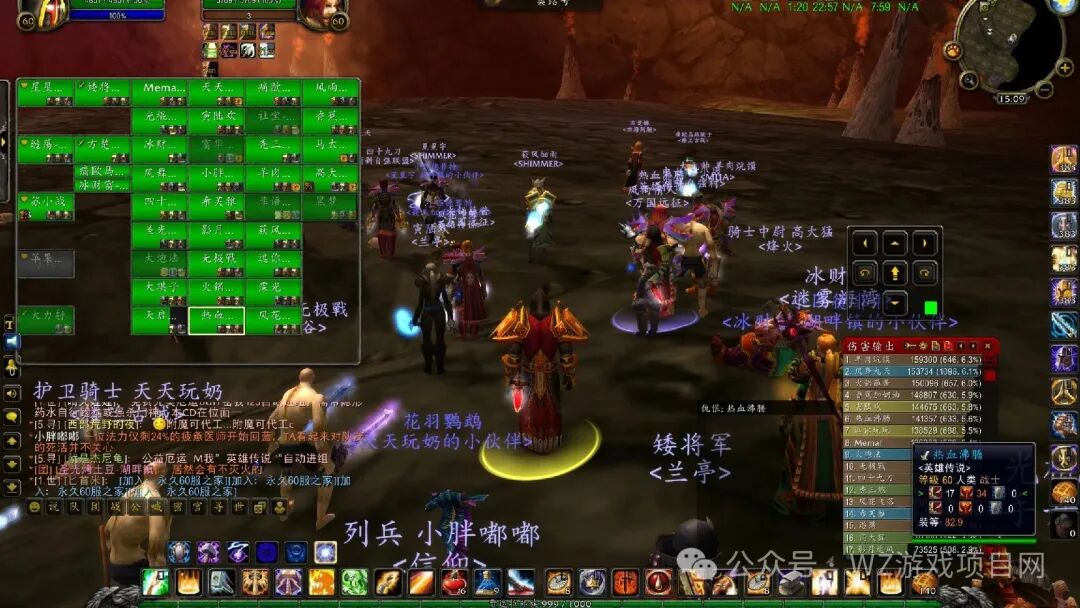Toggle the paw tracking button on minimap
This screenshot has height=608, width=1080.
pyautogui.click(x=954, y=49)
